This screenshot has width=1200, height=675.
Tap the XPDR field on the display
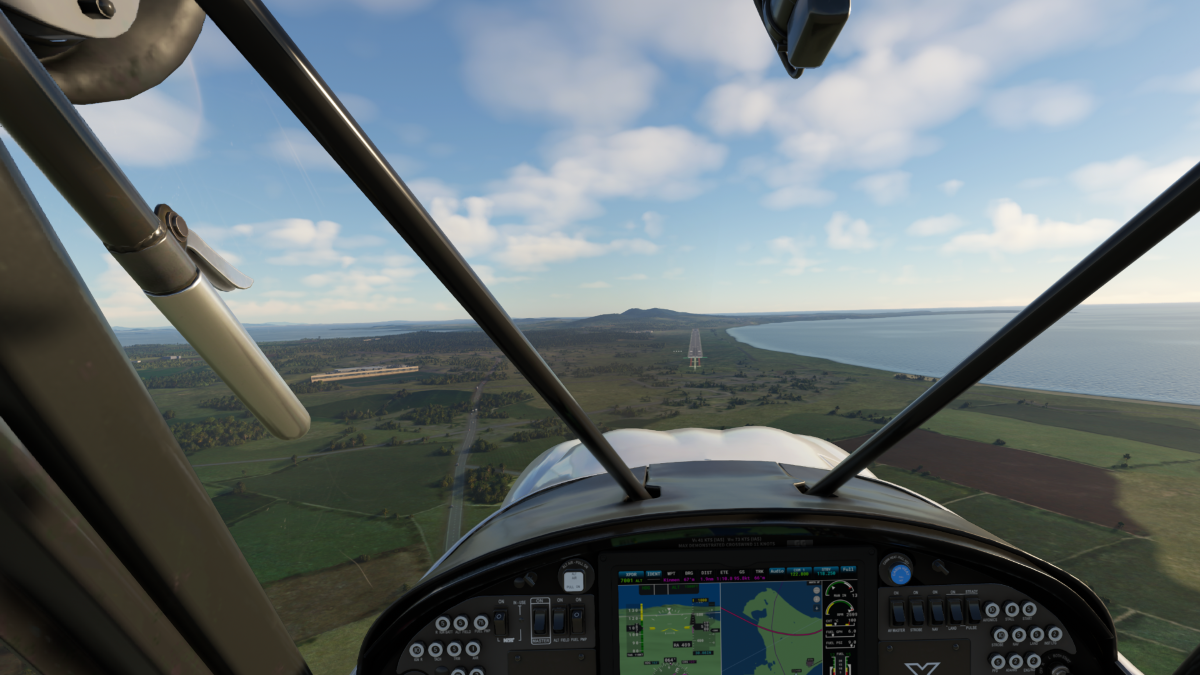coord(630,574)
